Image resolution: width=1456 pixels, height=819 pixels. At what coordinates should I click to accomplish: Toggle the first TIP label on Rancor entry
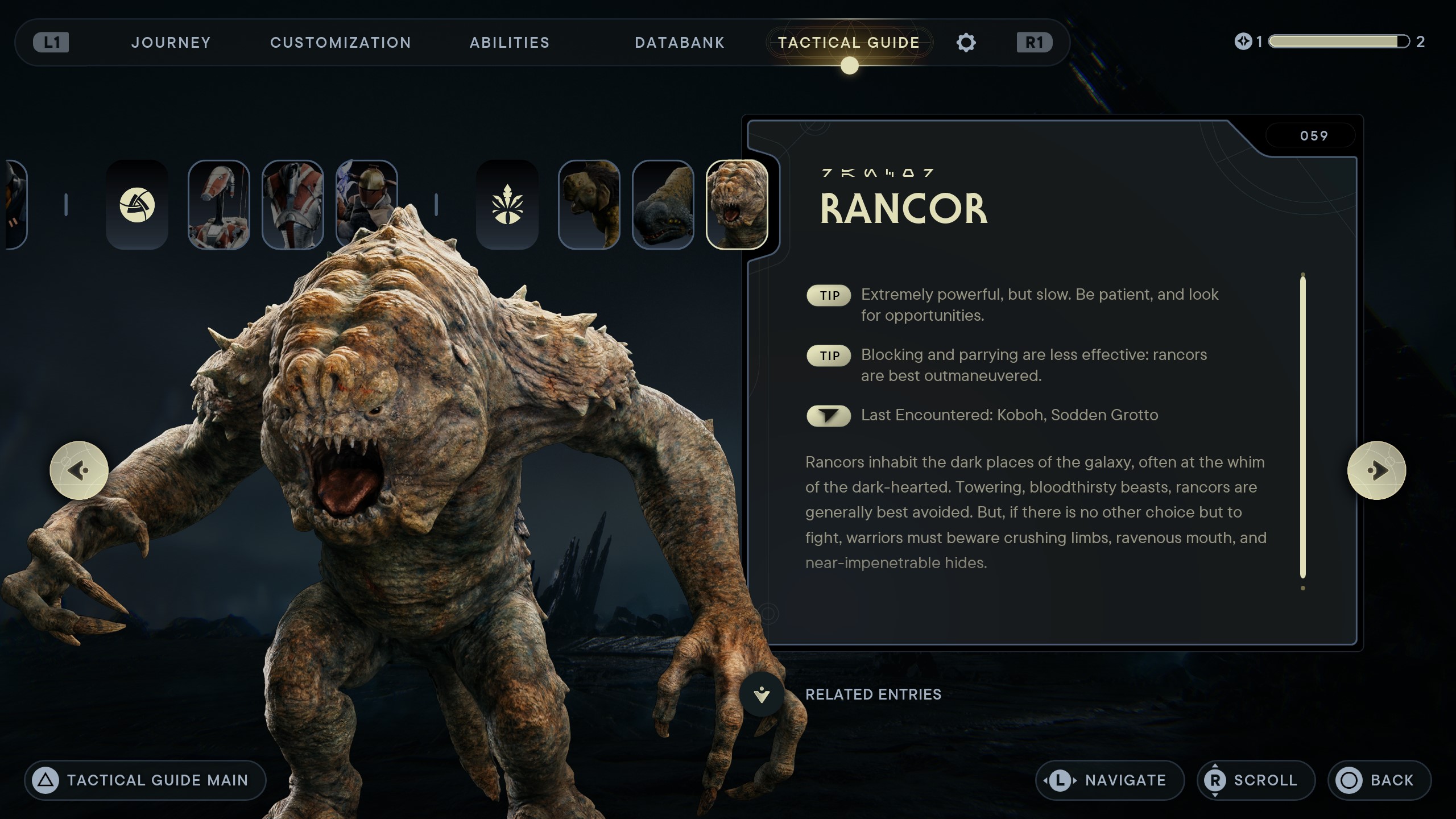(x=829, y=296)
